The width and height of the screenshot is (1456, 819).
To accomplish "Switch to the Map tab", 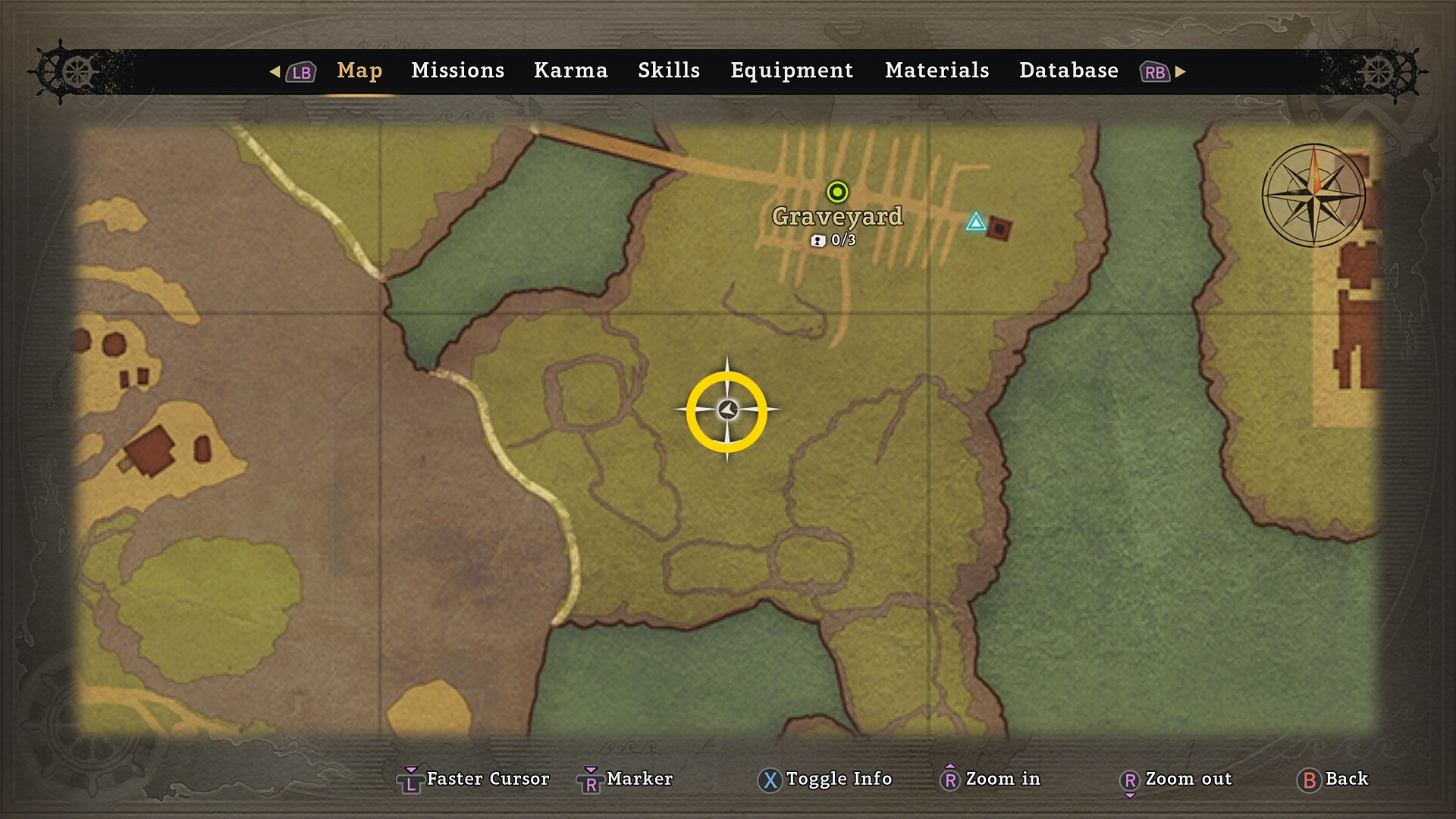I will [359, 71].
